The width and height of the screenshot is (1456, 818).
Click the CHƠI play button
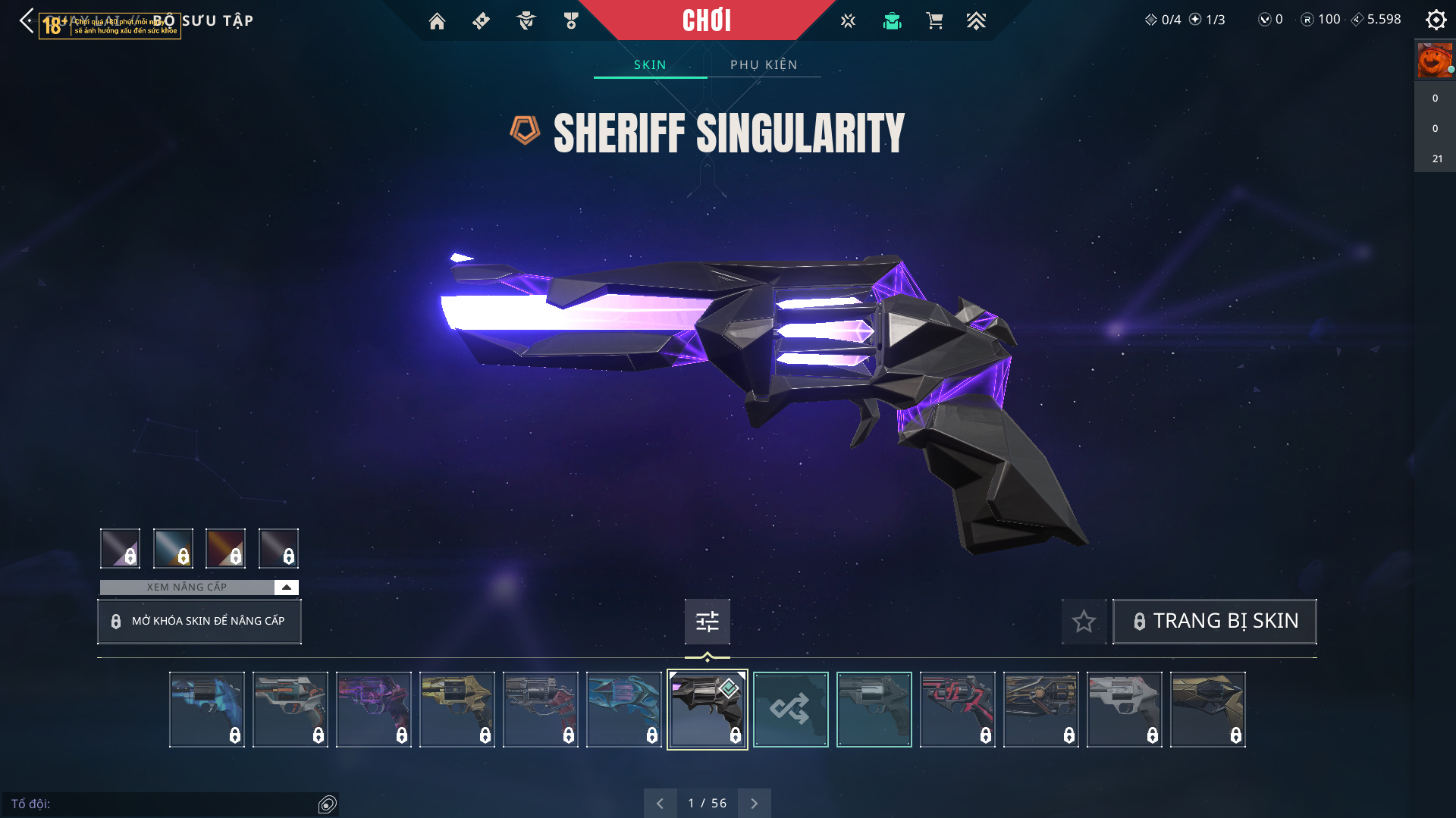coord(706,20)
